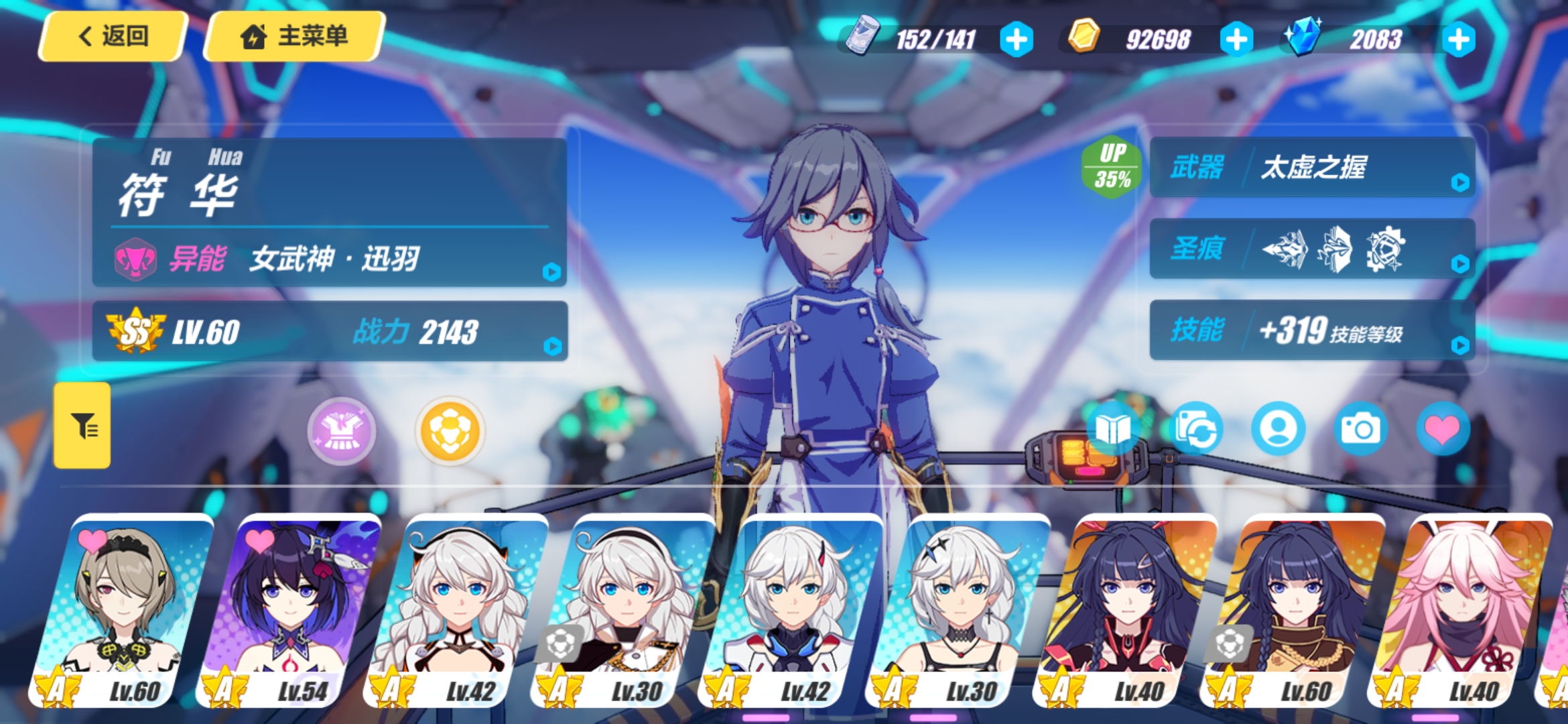The height and width of the screenshot is (724, 1568).
Task: Open the purple outfit wardrobe icon
Action: click(x=342, y=431)
